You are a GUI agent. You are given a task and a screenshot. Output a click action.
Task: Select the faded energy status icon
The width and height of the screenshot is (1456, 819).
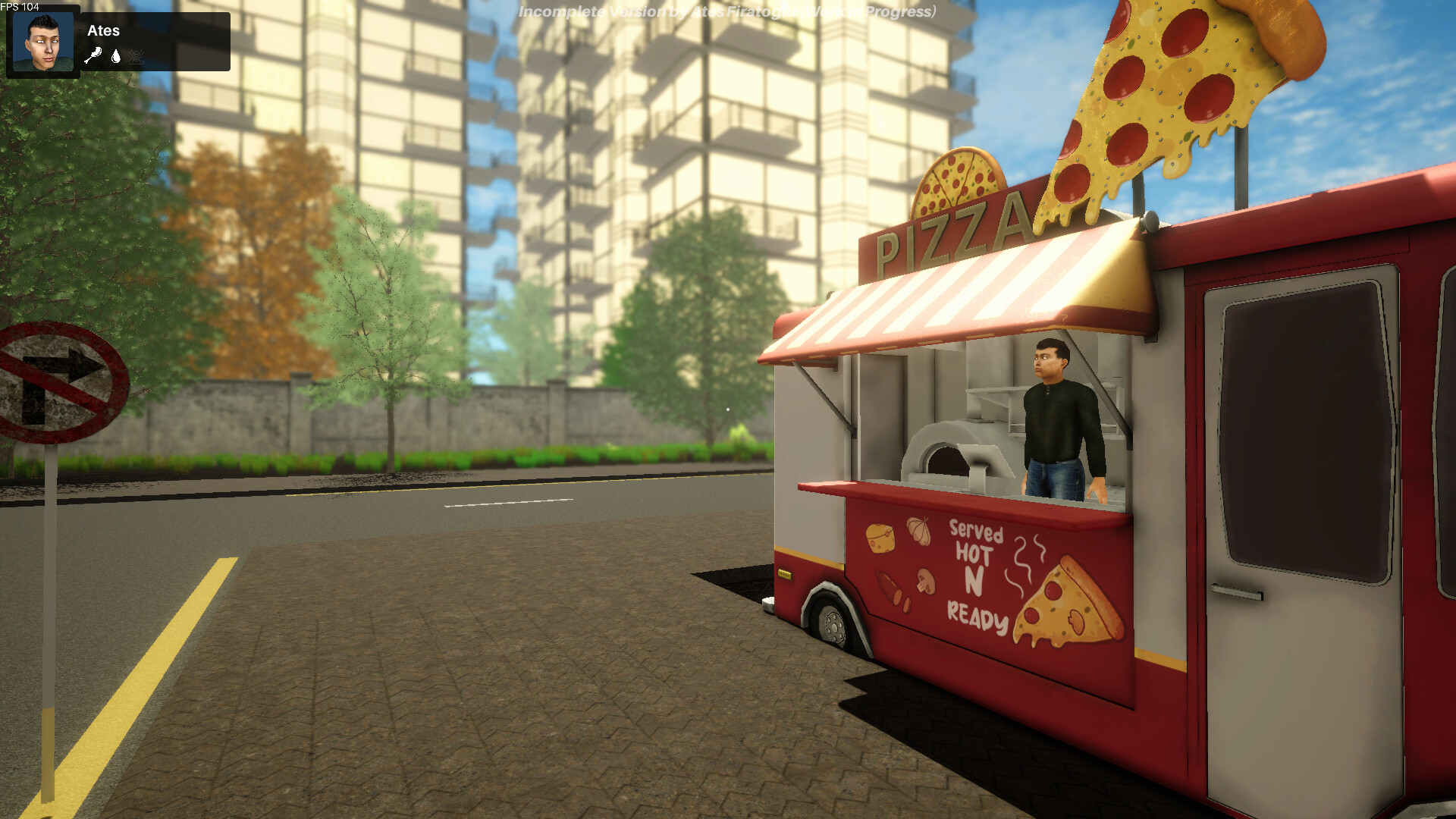pyautogui.click(x=136, y=58)
